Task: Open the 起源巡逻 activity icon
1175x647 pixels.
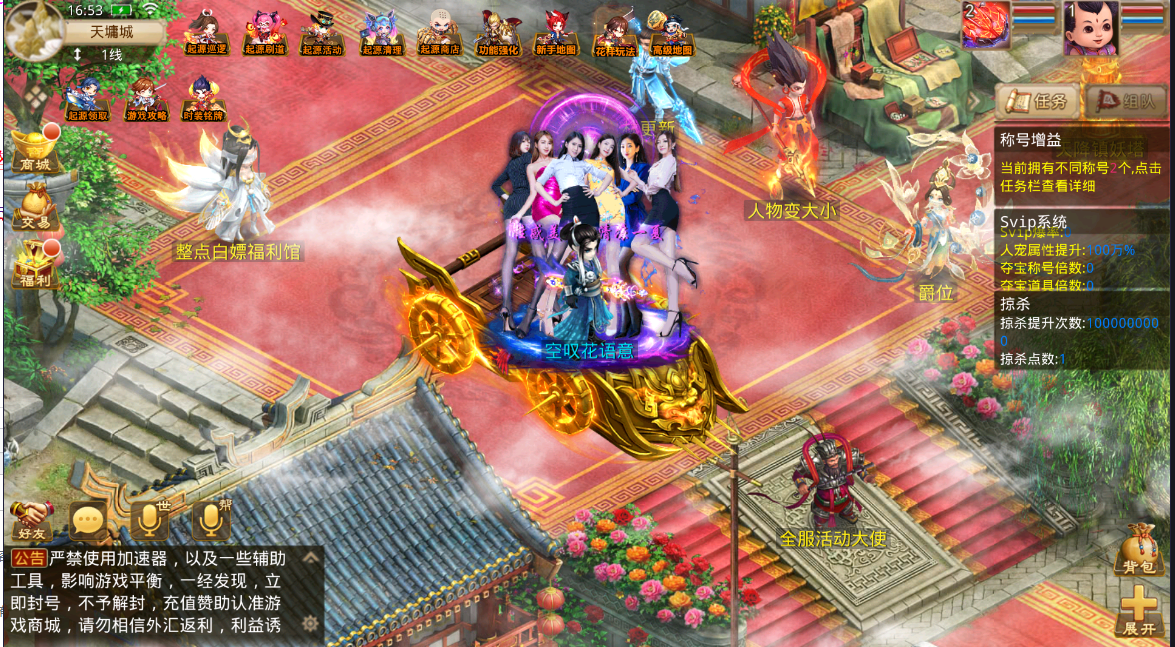Action: pos(207,33)
